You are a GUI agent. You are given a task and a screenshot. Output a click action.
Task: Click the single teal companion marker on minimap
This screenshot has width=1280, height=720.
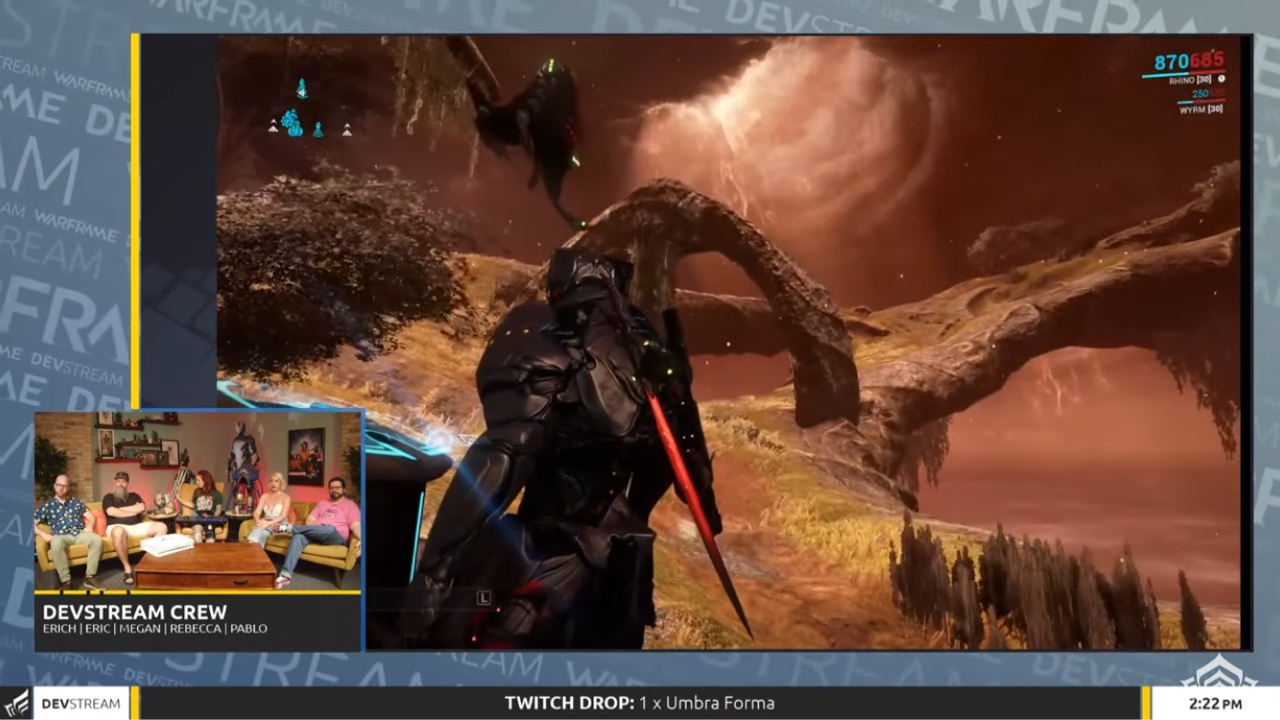(318, 130)
